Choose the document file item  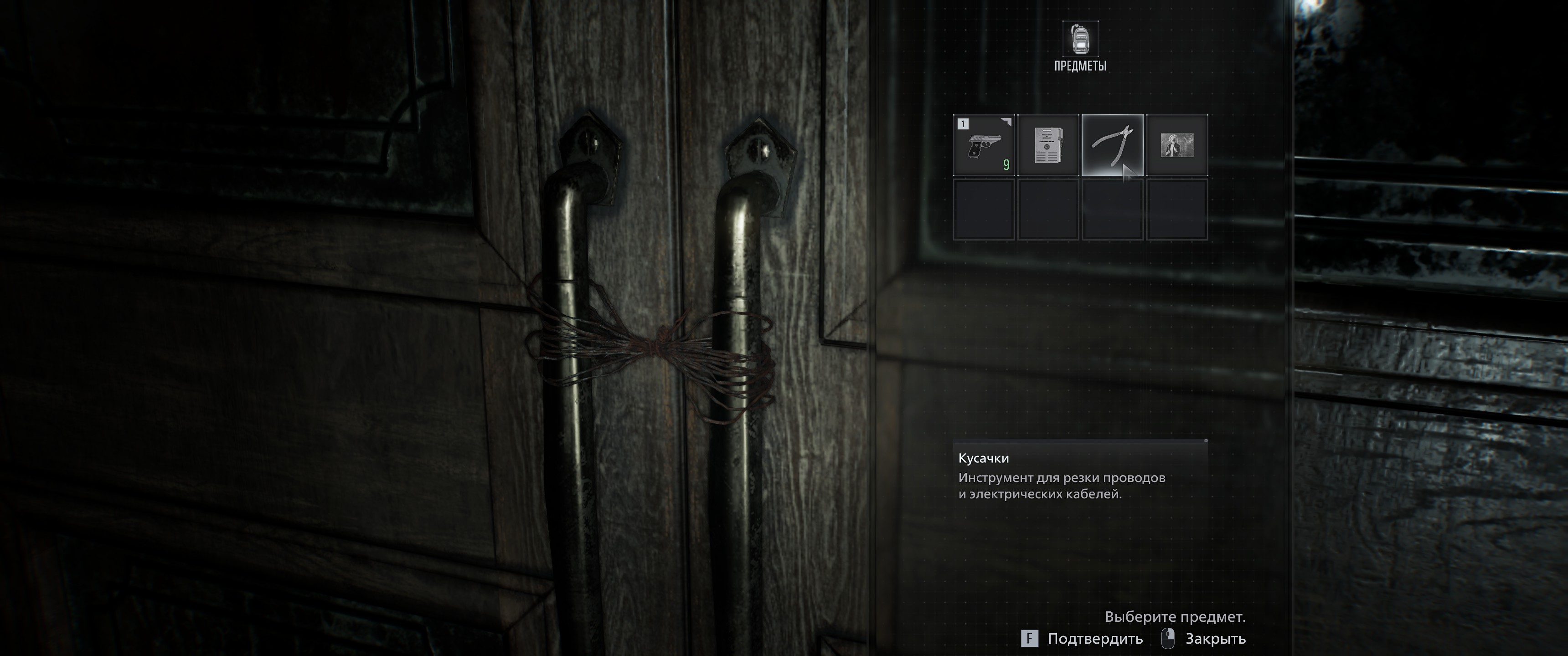click(x=1047, y=145)
